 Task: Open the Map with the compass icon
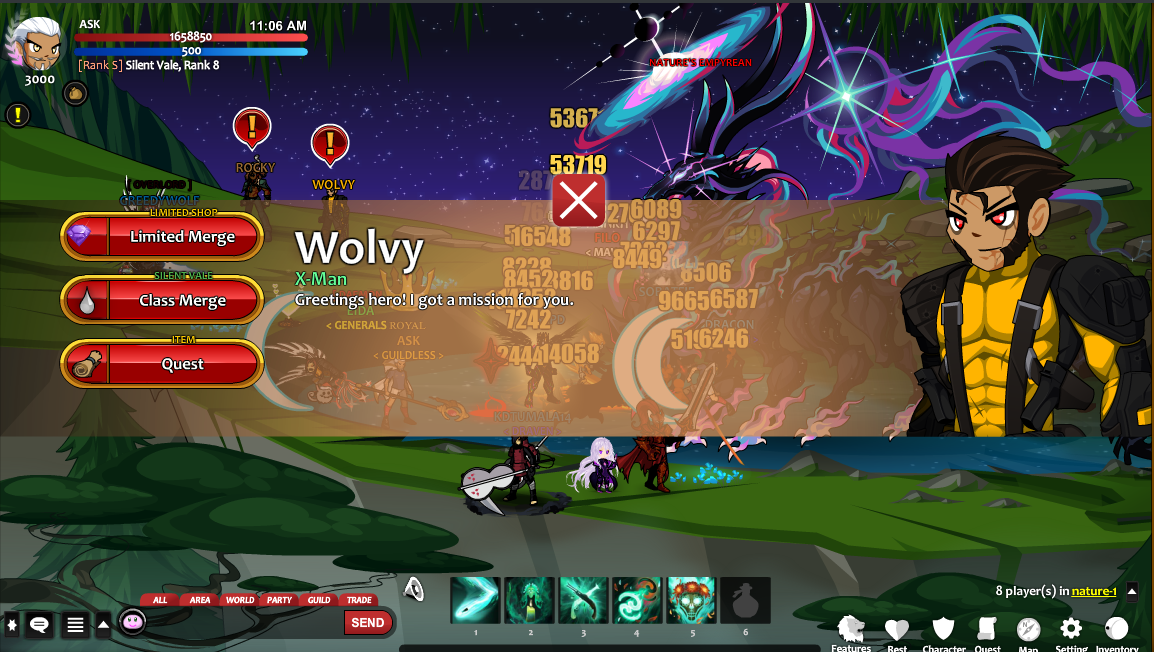click(x=1028, y=630)
